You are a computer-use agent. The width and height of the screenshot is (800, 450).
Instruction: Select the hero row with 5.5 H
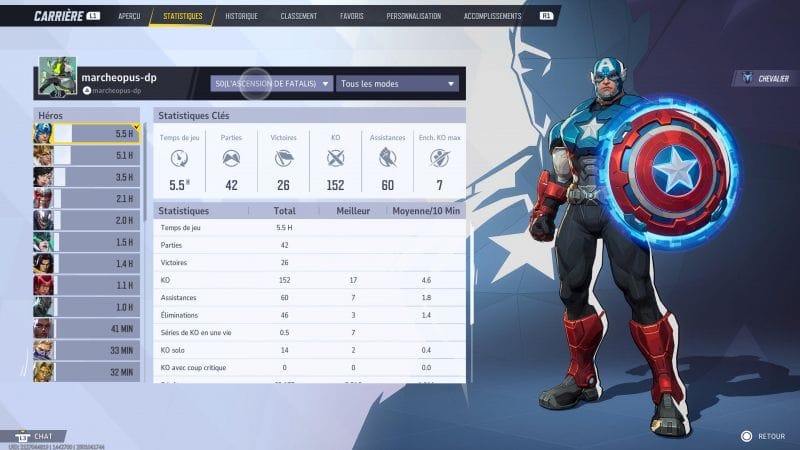click(86, 133)
